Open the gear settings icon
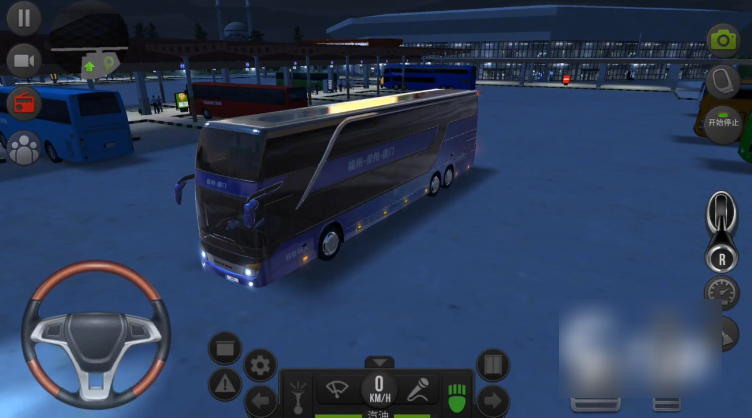Viewport: 752px width, 418px height. click(x=260, y=365)
